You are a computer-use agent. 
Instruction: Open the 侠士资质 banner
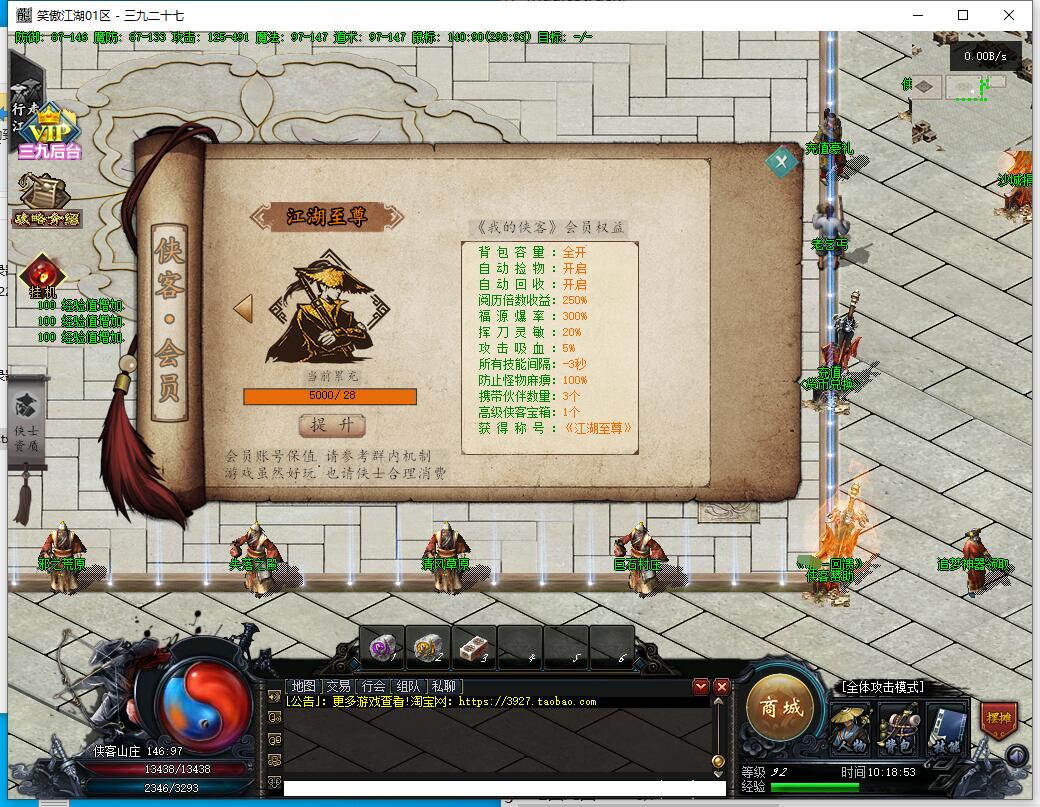(27, 422)
